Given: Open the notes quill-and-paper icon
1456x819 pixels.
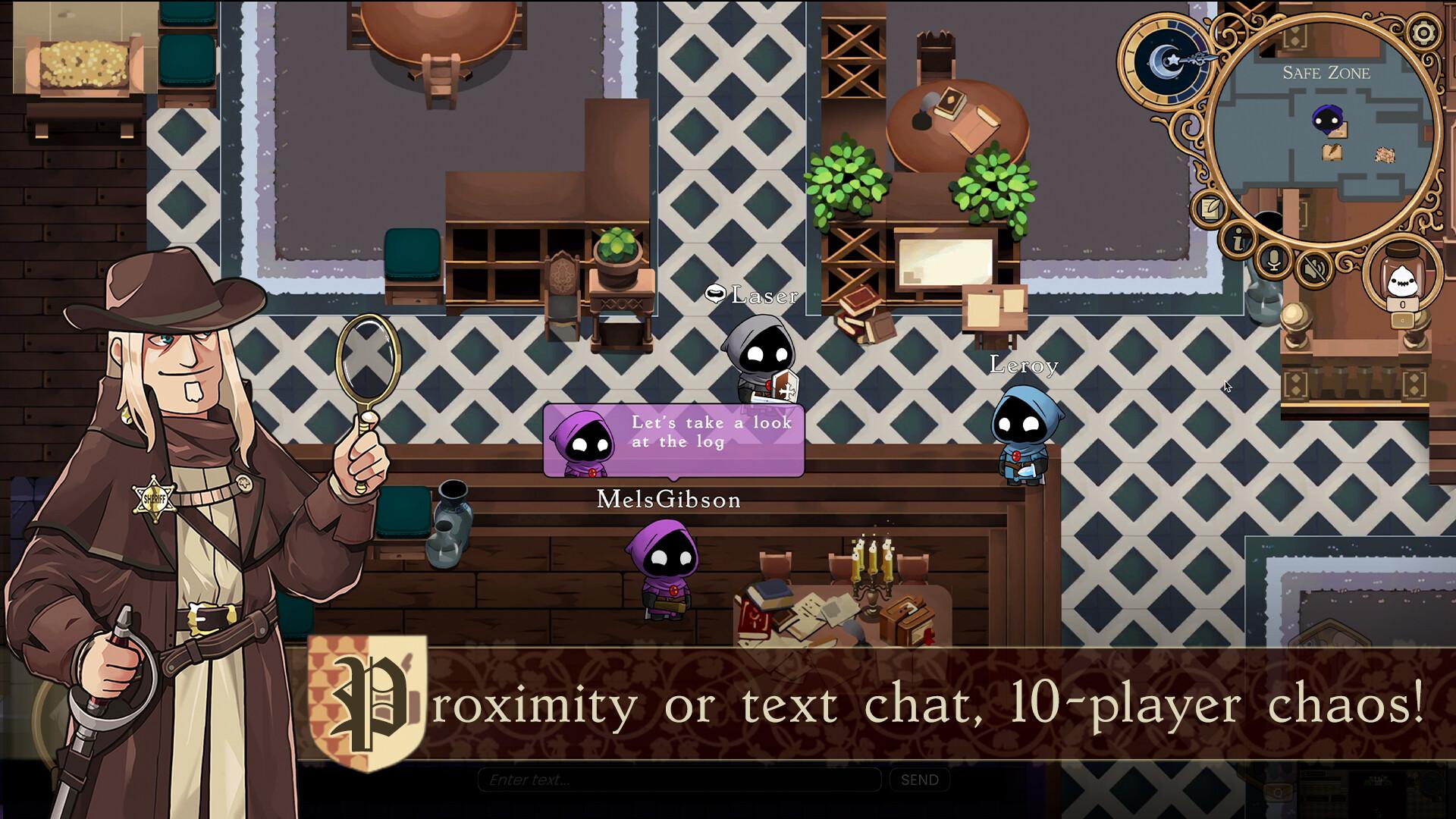Looking at the screenshot, I should [x=1210, y=206].
